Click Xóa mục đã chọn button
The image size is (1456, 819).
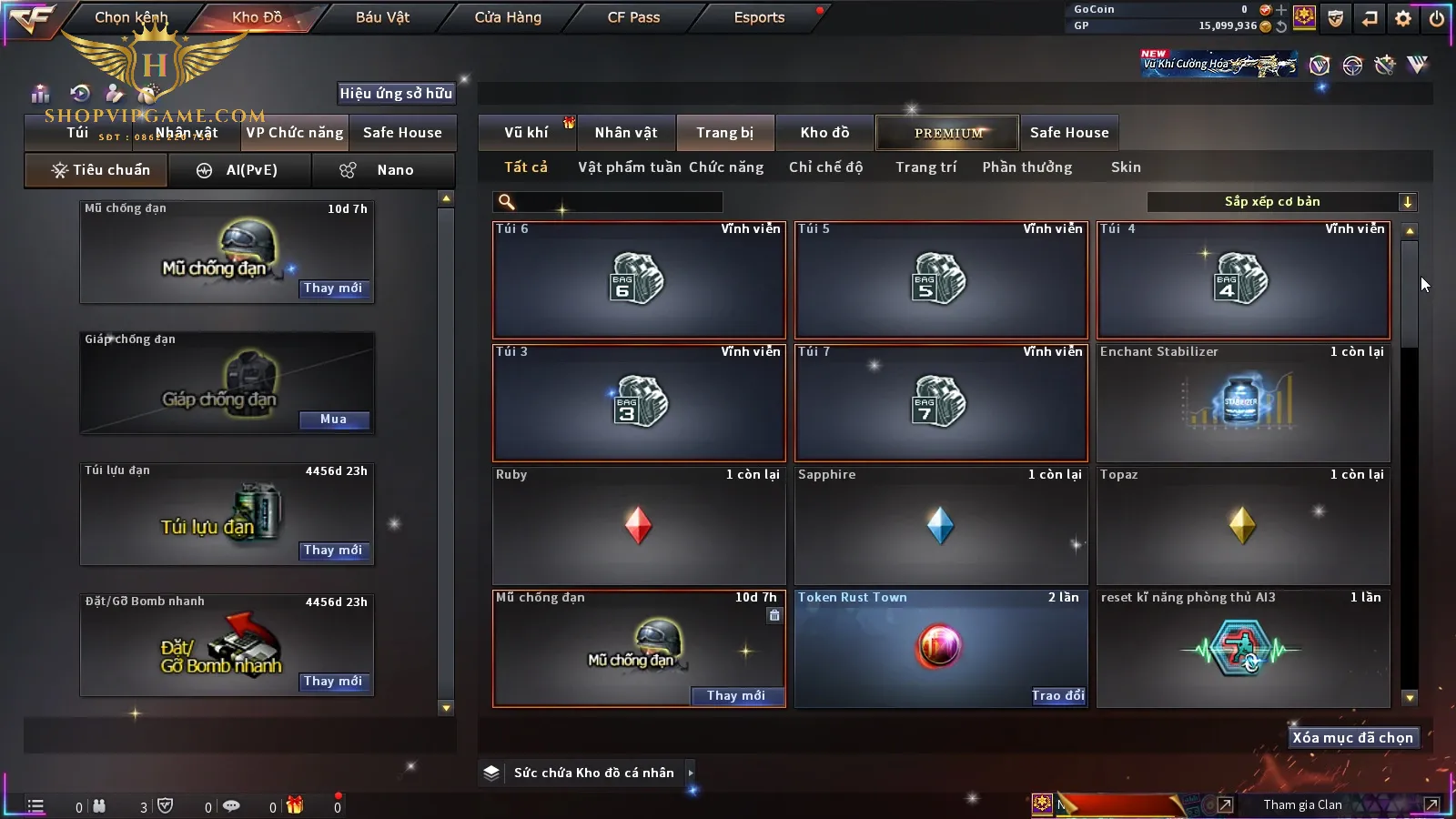point(1353,738)
